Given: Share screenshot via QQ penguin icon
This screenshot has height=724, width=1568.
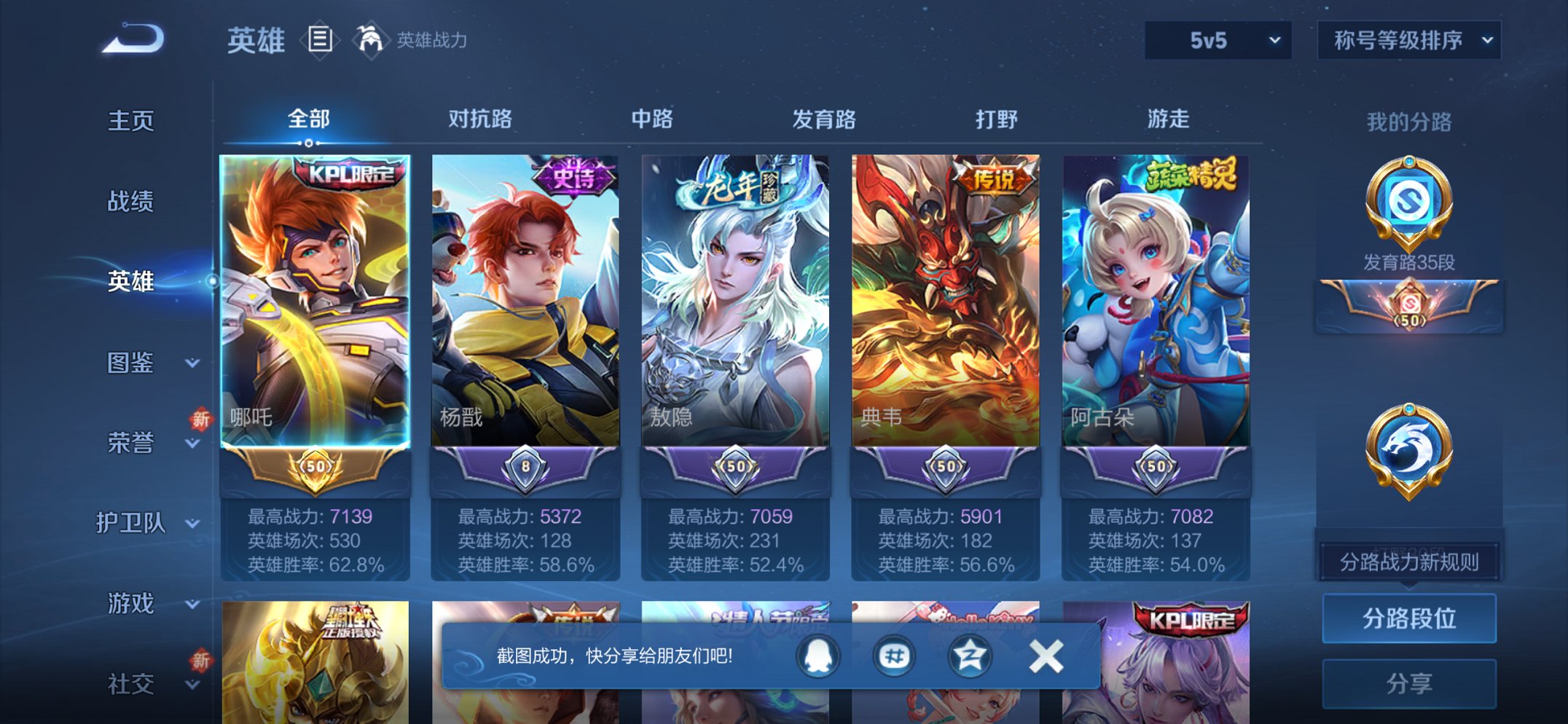Looking at the screenshot, I should (818, 655).
